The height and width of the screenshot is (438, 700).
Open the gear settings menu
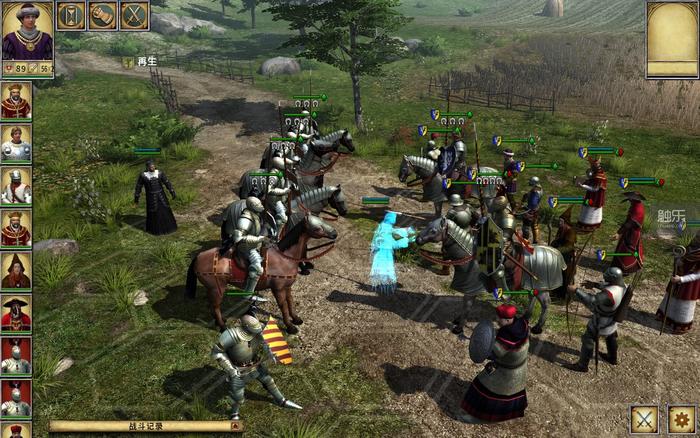[682, 420]
